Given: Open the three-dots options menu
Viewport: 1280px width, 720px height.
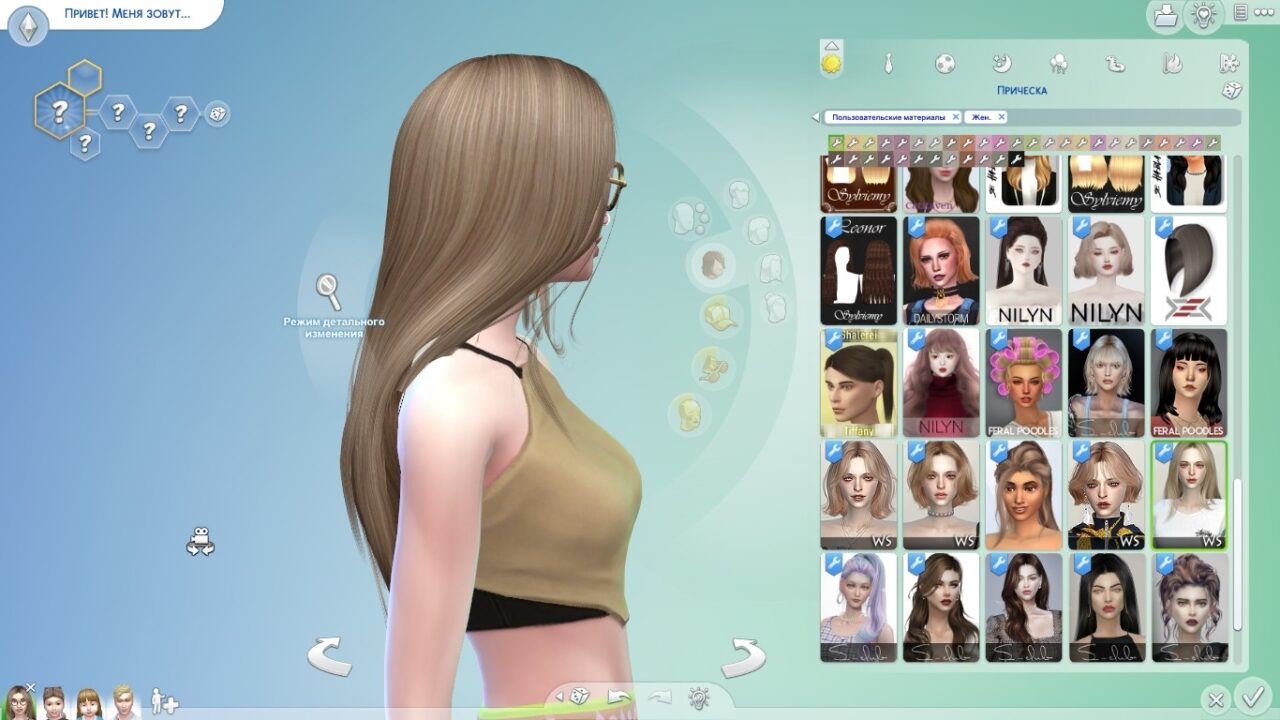Looking at the screenshot, I should [1241, 13].
